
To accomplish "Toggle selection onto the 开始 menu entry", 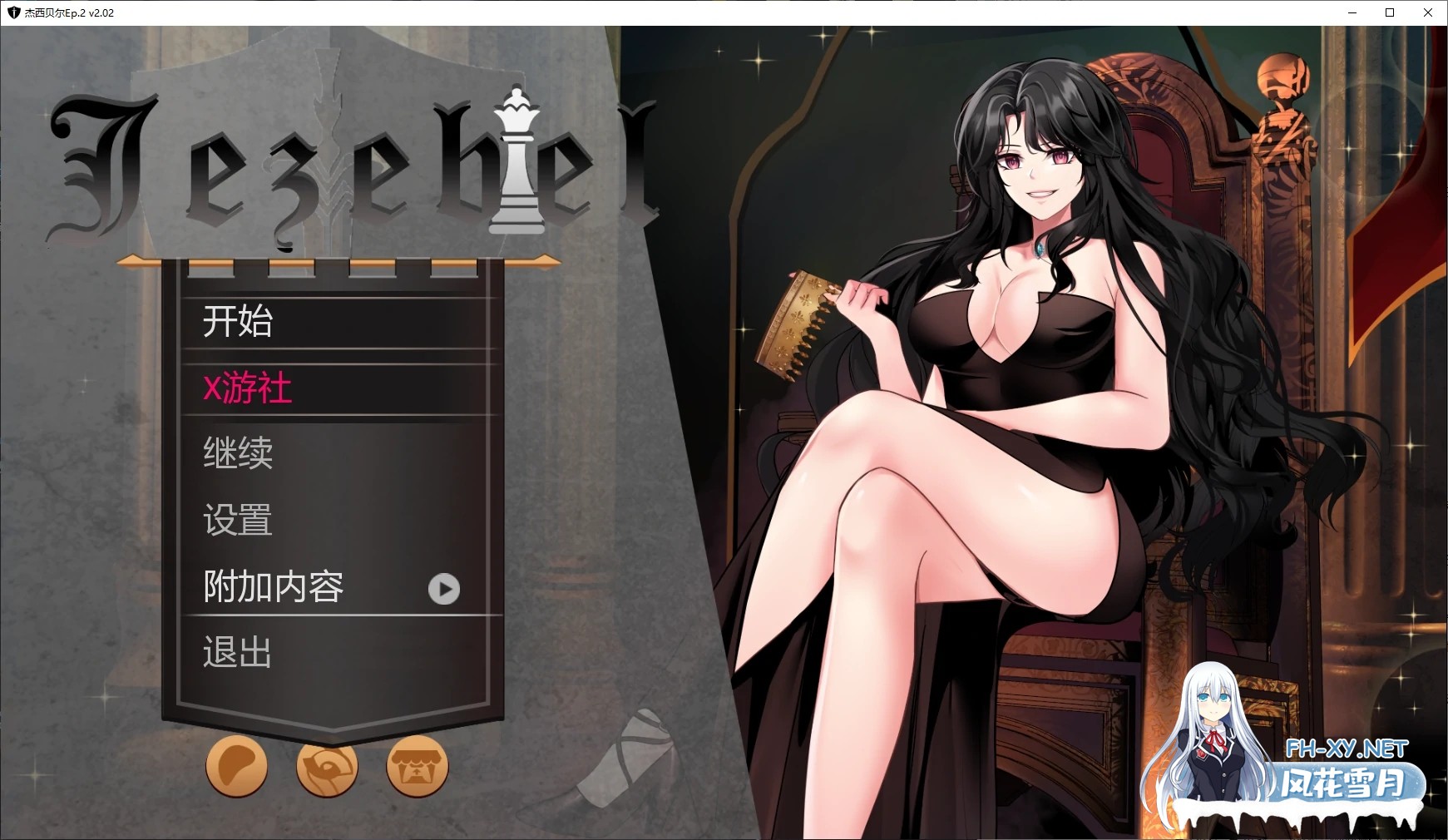I will click(x=239, y=323).
